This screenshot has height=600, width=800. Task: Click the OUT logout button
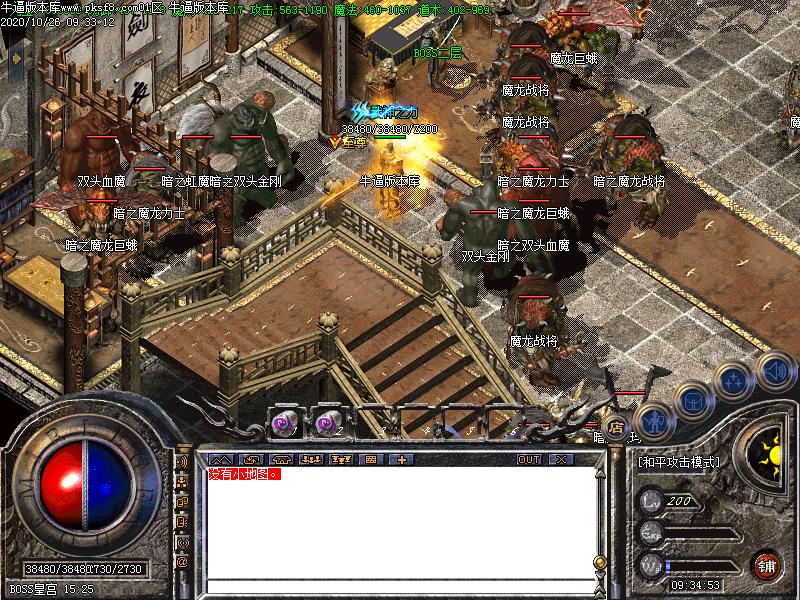(x=529, y=459)
